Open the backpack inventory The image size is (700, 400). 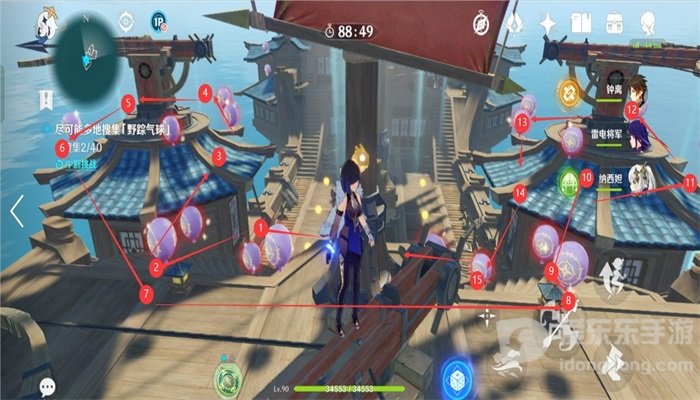coord(616,22)
